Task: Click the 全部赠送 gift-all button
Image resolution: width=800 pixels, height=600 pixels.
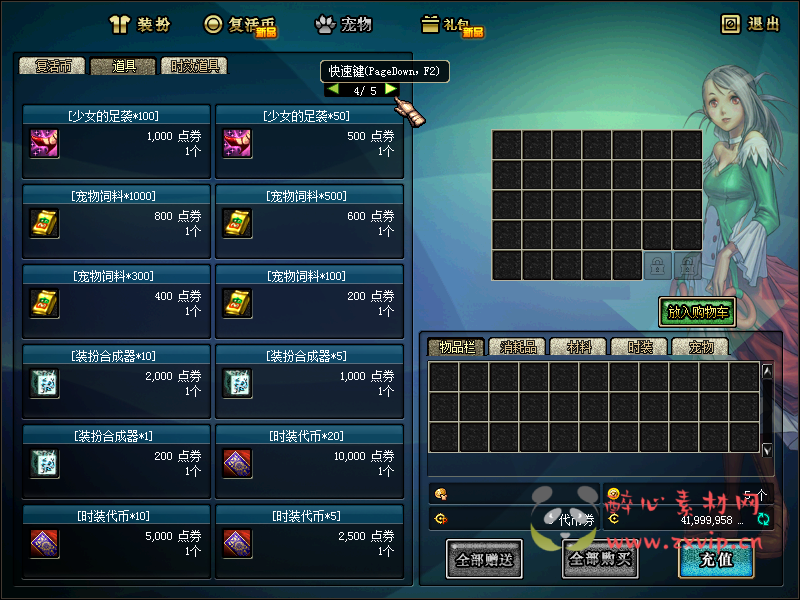Action: [484, 559]
